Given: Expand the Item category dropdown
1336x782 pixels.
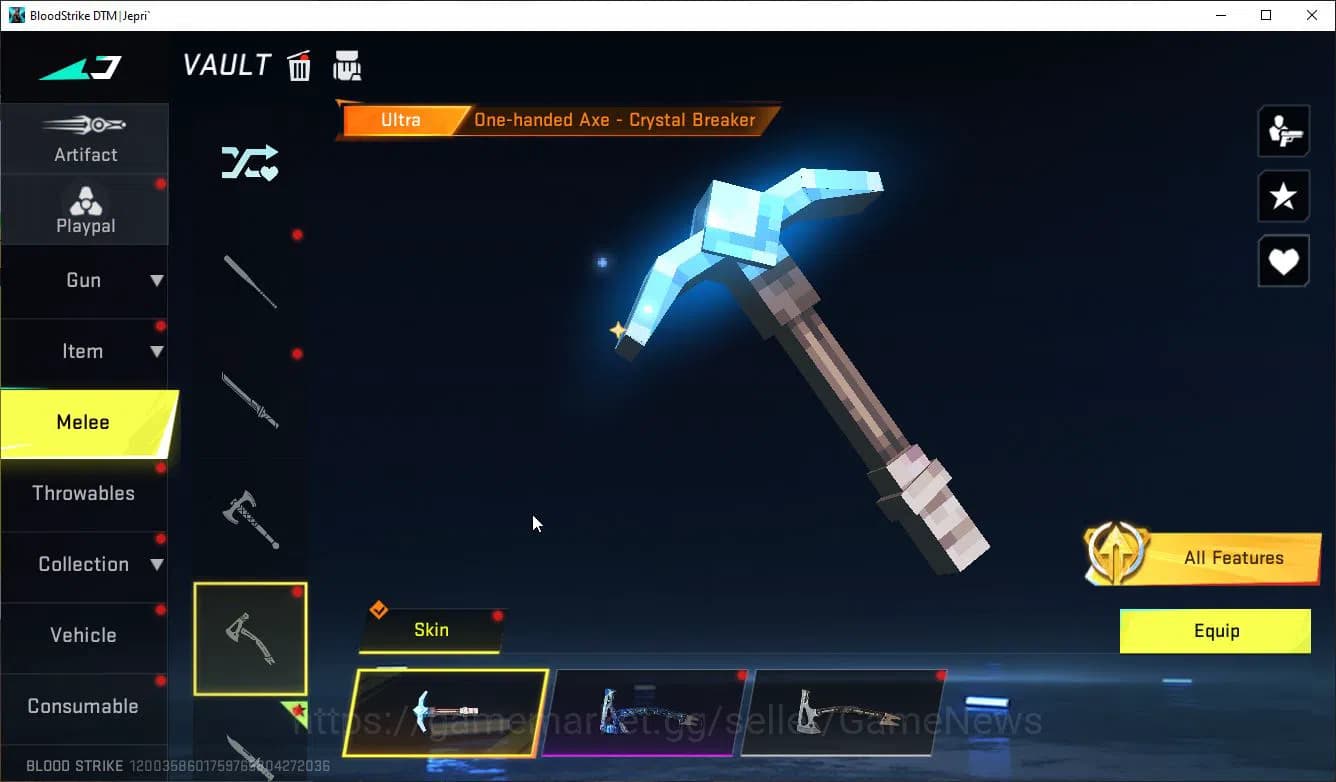Looking at the screenshot, I should [85, 351].
